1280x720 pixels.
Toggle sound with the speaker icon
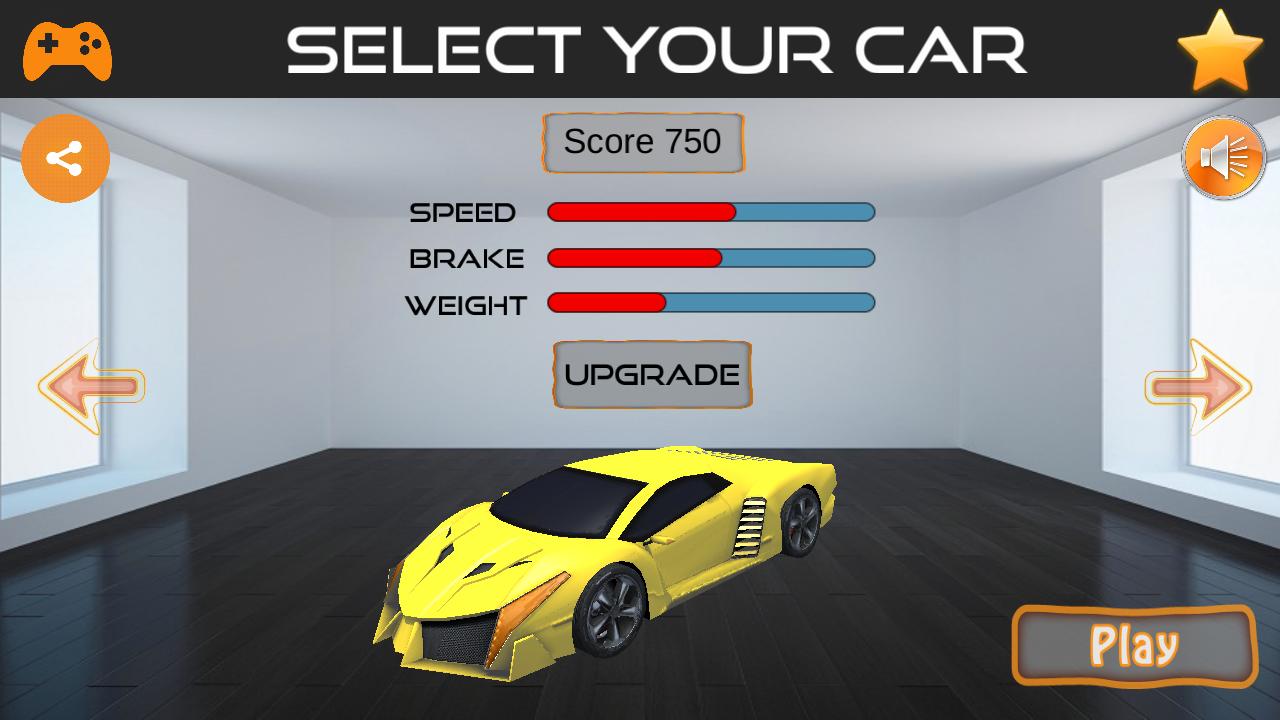(x=1223, y=158)
